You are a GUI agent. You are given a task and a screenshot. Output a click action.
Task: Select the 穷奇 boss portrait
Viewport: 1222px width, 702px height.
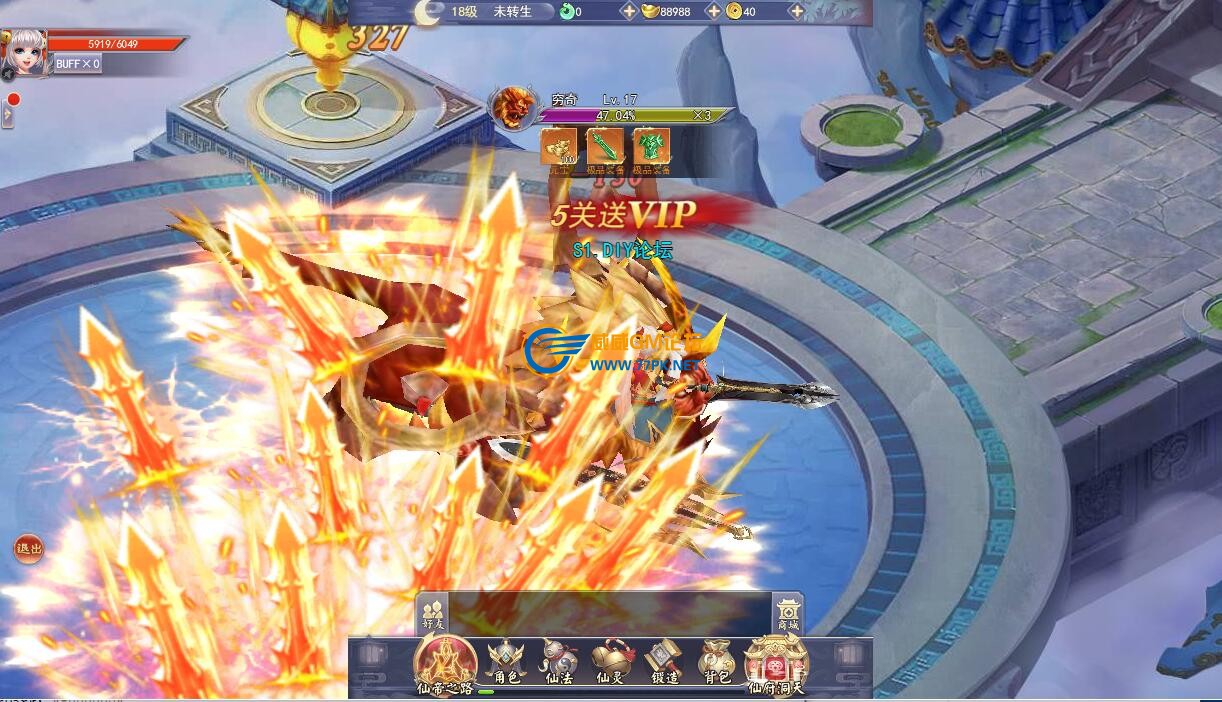click(x=512, y=108)
